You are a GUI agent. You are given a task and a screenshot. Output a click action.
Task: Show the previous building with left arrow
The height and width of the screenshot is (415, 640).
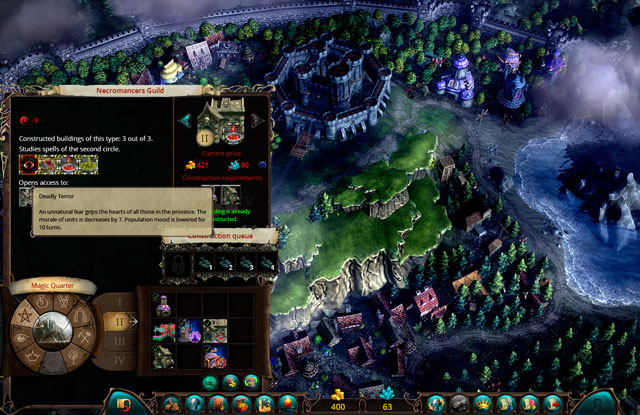(x=184, y=120)
